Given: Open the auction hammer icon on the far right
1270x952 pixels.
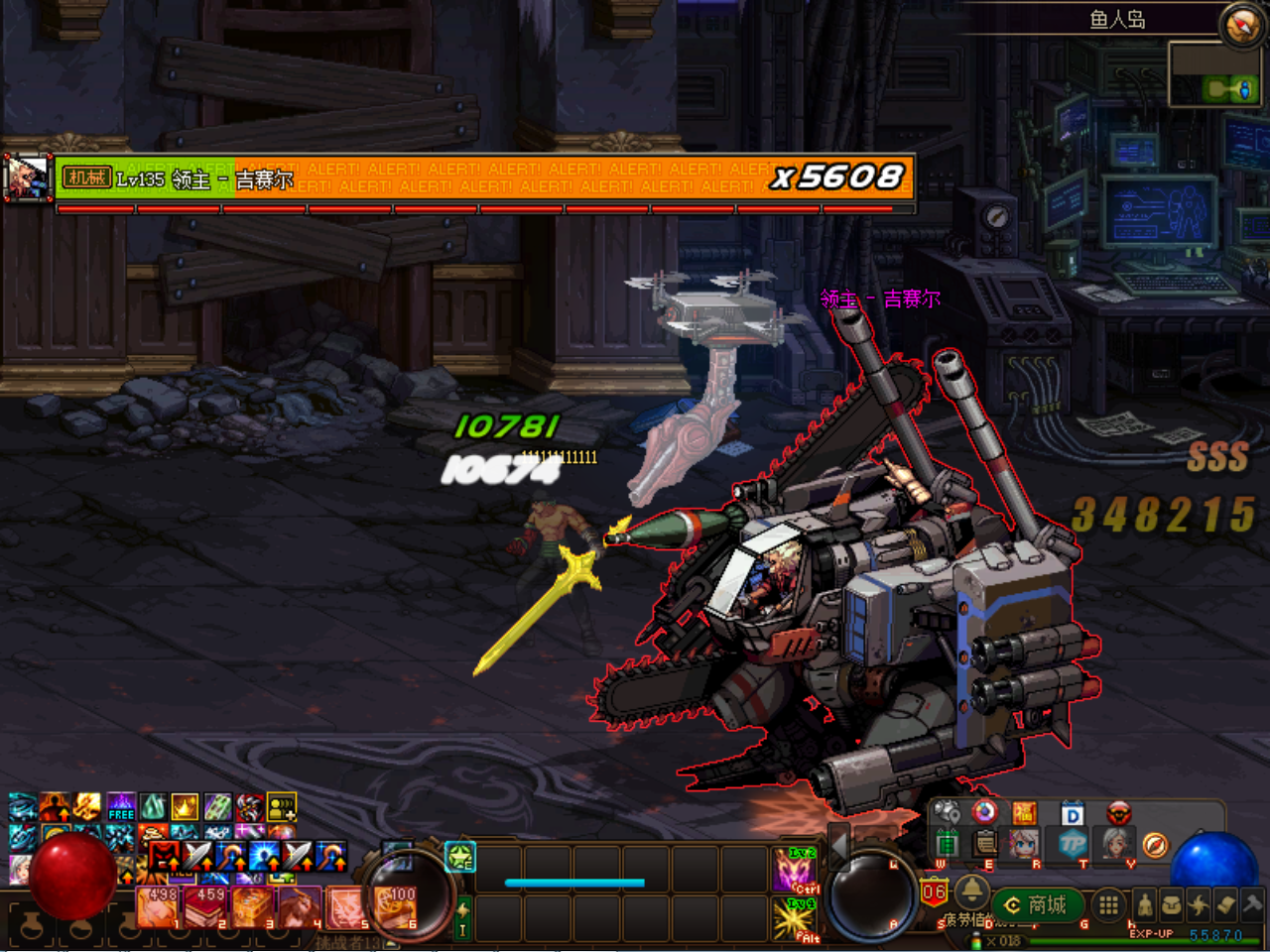Looking at the screenshot, I should 1251,905.
